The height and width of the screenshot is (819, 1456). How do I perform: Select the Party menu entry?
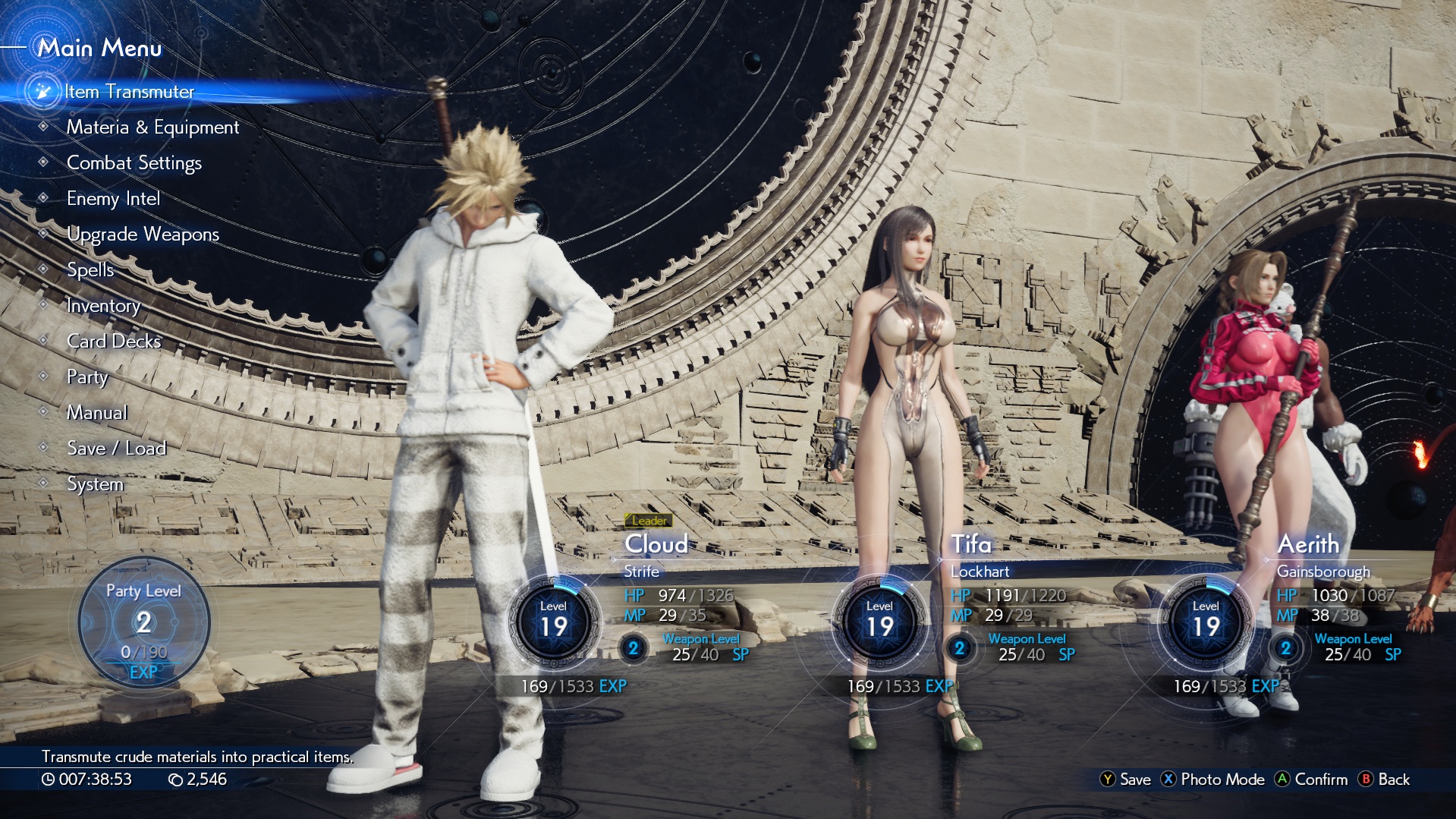tap(87, 377)
